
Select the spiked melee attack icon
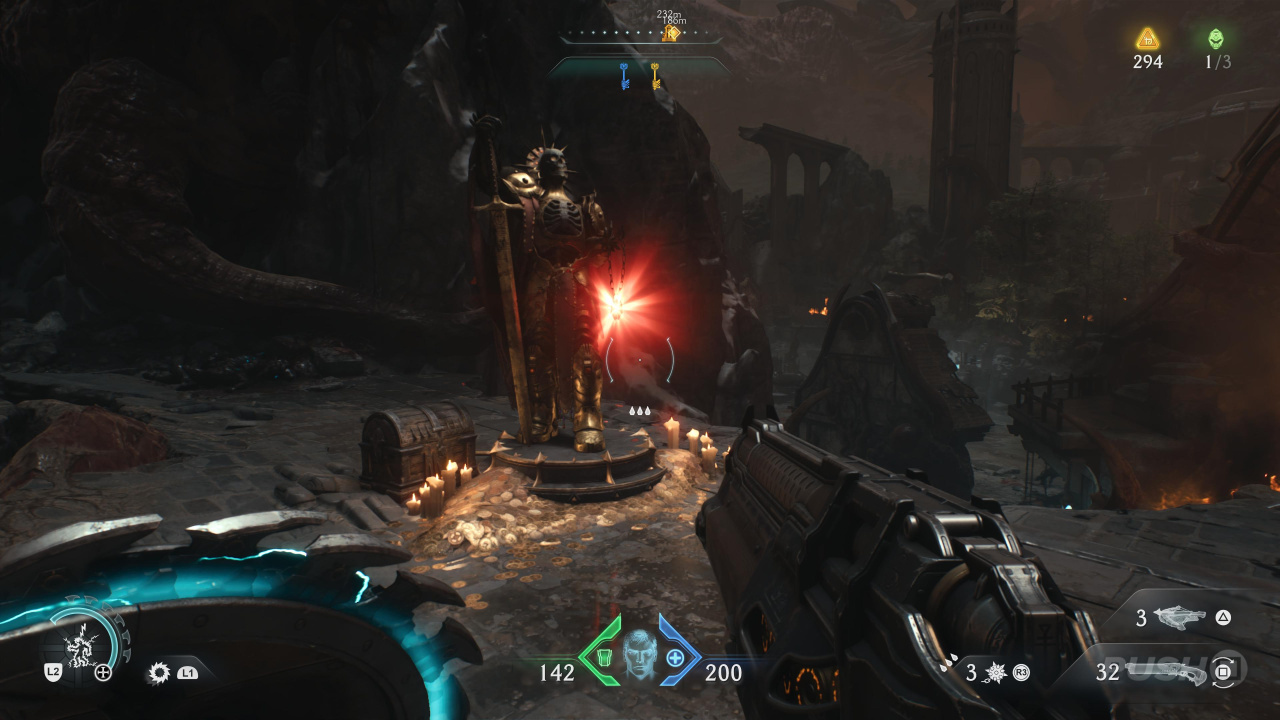pos(158,672)
